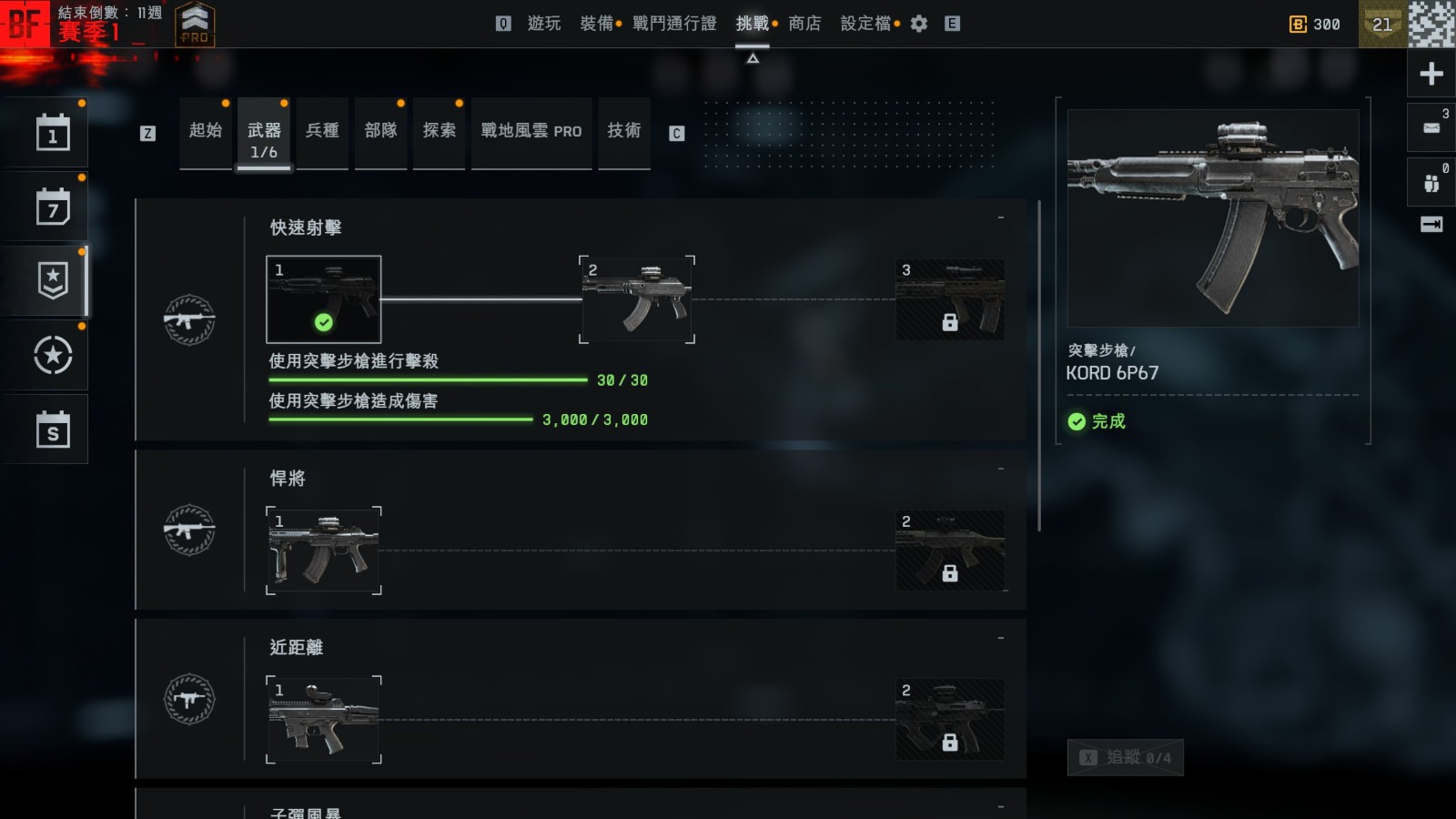The height and width of the screenshot is (819, 1456).
Task: Go to the 裝備 menu
Action: [597, 24]
